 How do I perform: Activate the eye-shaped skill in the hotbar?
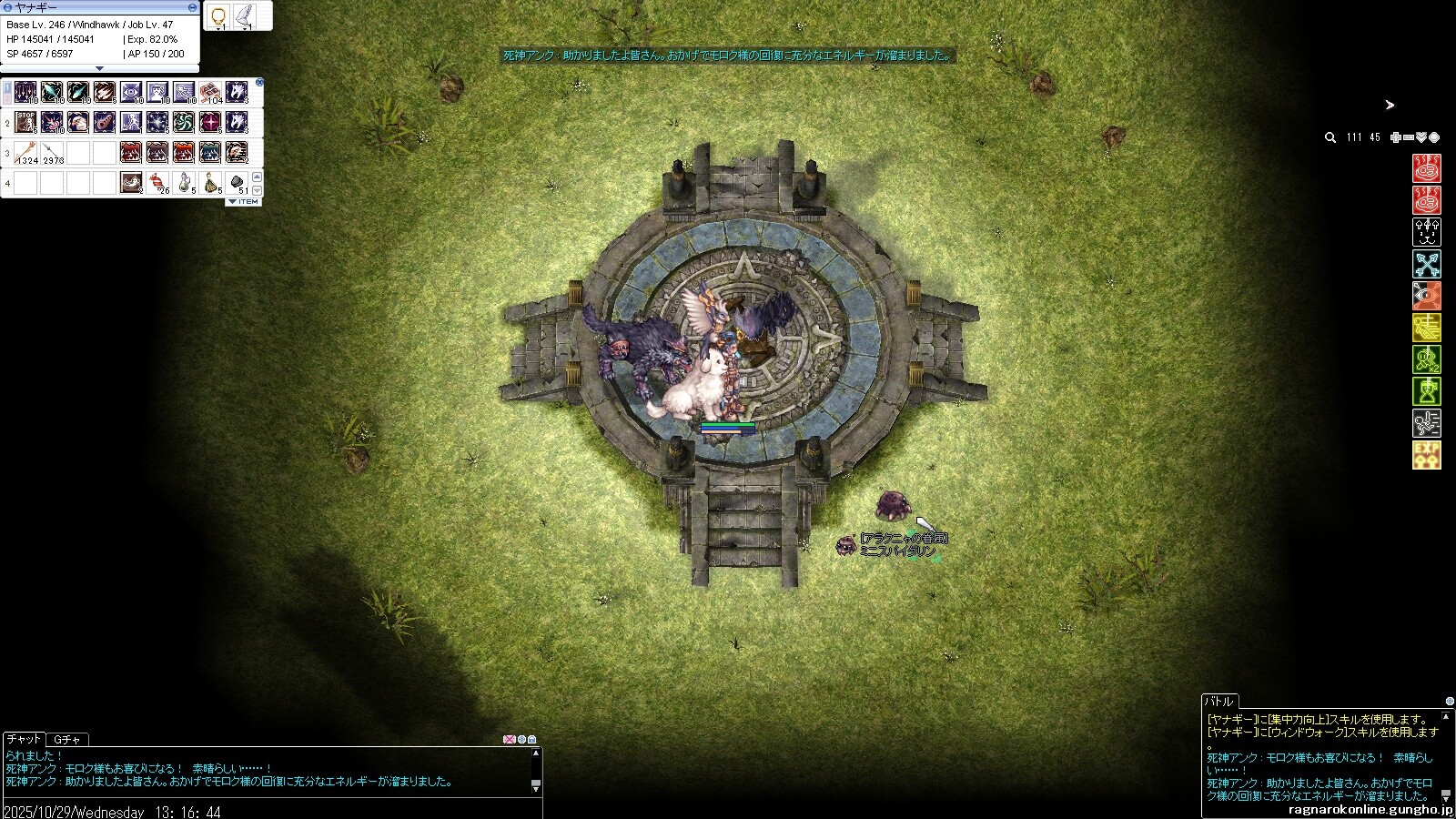point(131,92)
